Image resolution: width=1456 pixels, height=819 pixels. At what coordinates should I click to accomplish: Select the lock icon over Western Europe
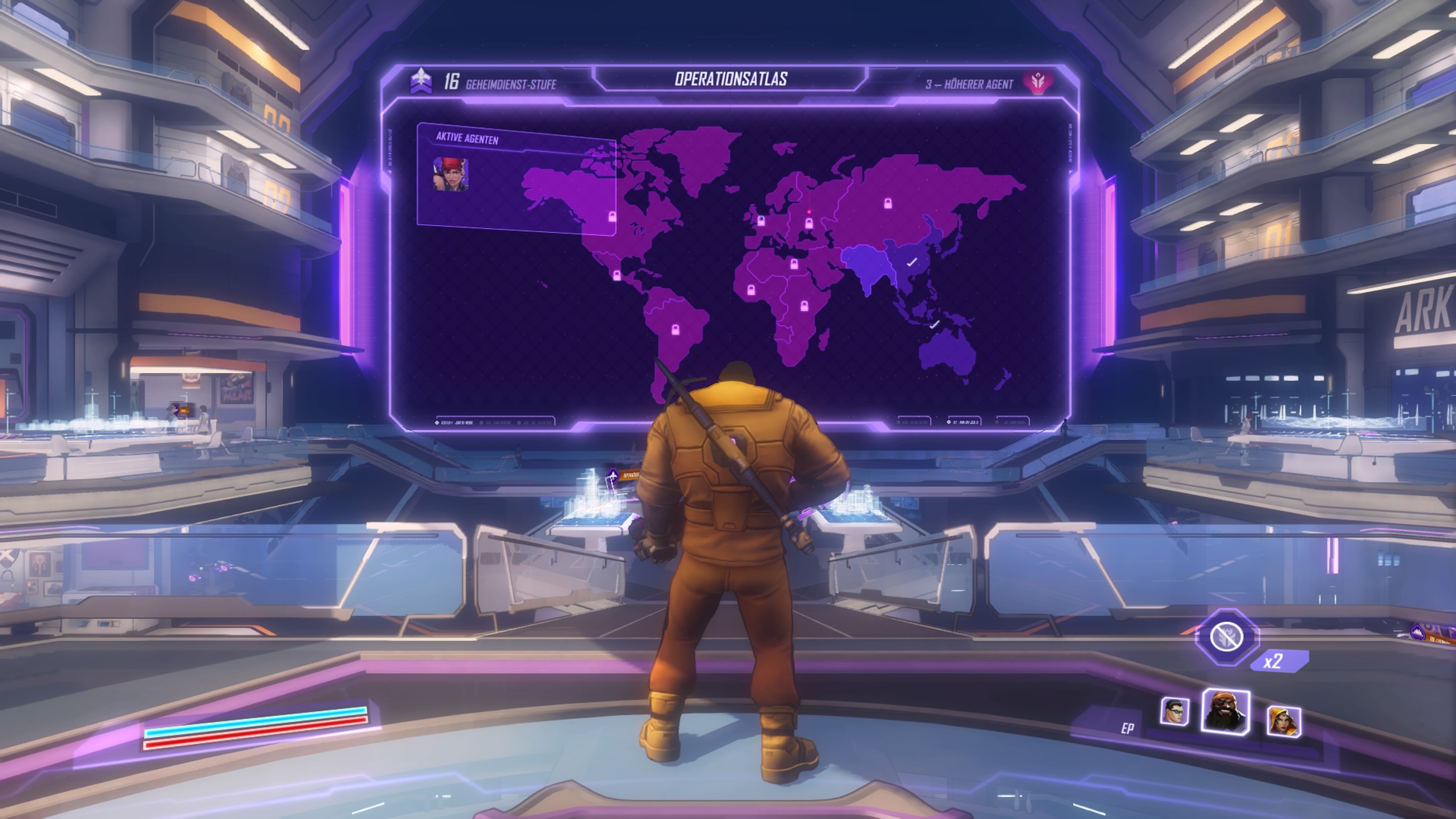tap(761, 221)
